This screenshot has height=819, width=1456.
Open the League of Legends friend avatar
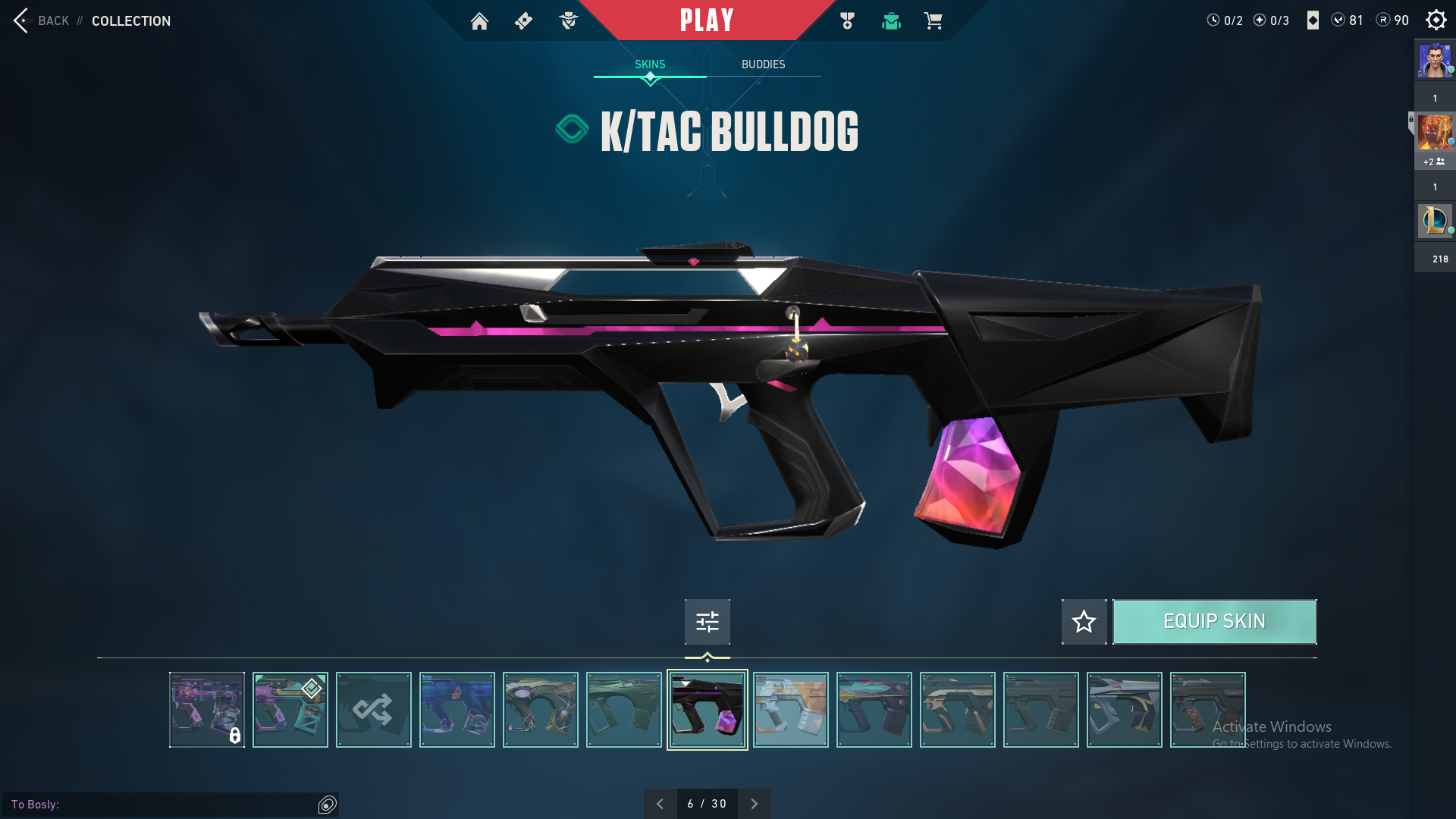pos(1434,221)
